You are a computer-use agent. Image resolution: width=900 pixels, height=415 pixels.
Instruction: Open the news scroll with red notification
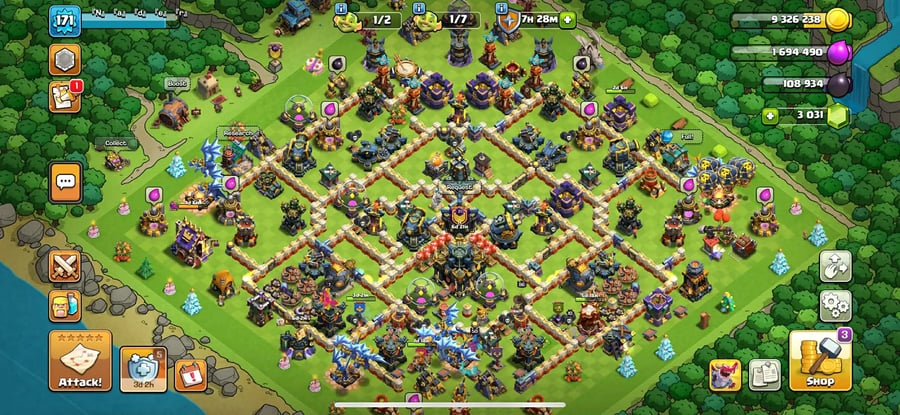tap(65, 96)
